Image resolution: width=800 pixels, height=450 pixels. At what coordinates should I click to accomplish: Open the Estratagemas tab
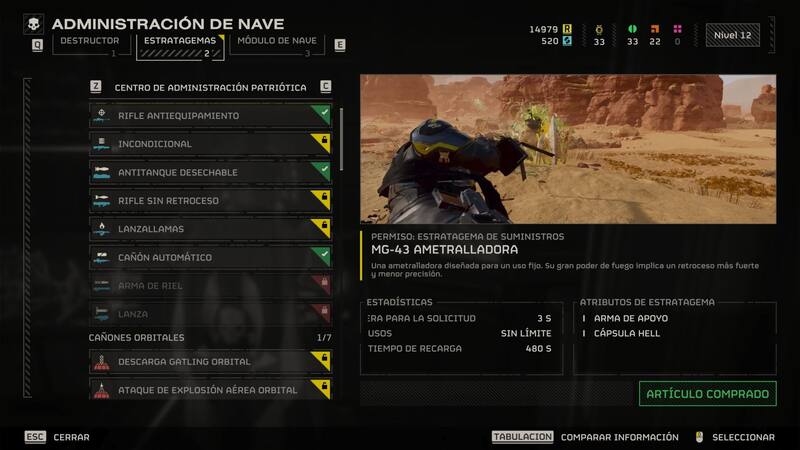click(x=179, y=43)
